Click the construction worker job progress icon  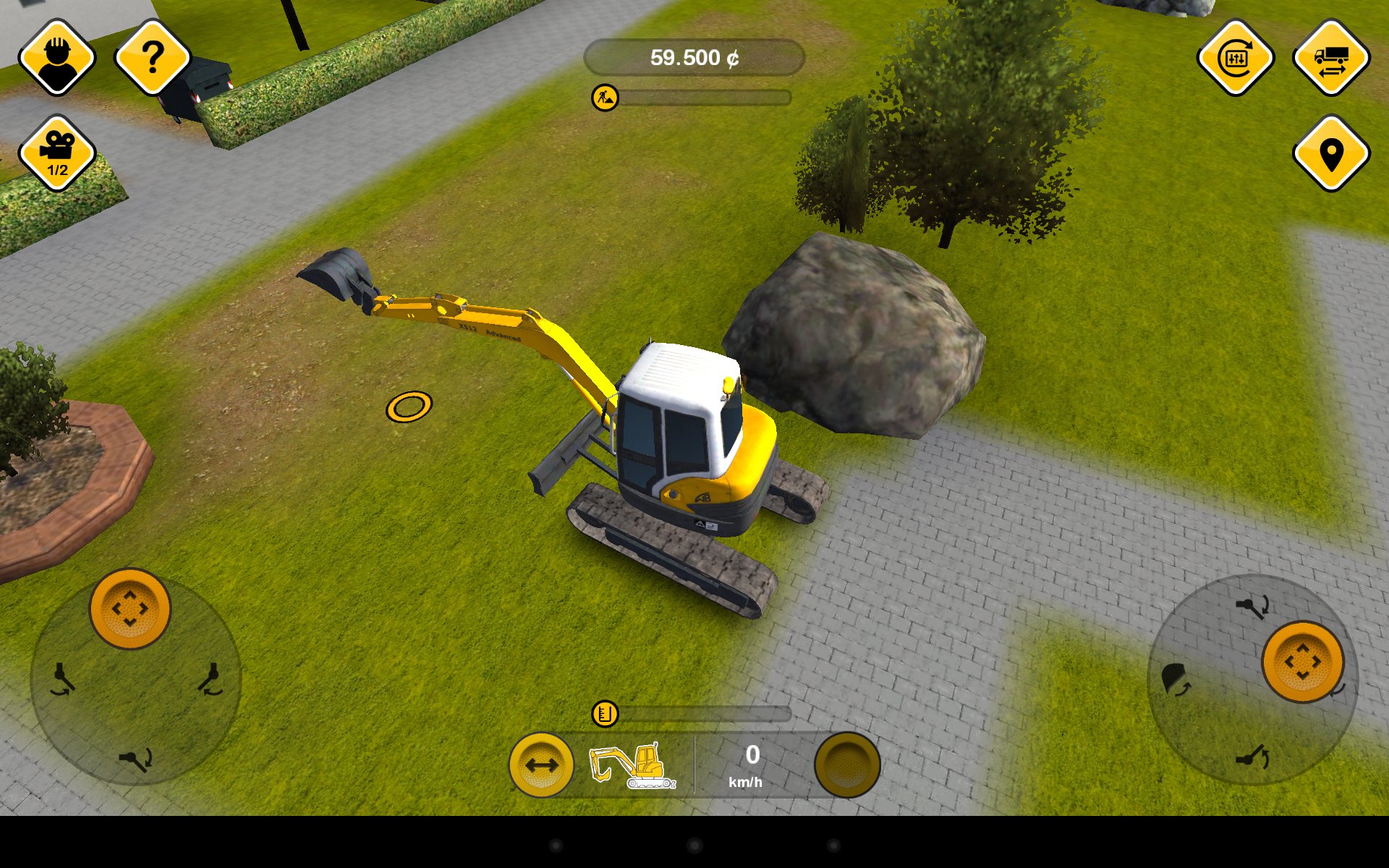point(605,97)
